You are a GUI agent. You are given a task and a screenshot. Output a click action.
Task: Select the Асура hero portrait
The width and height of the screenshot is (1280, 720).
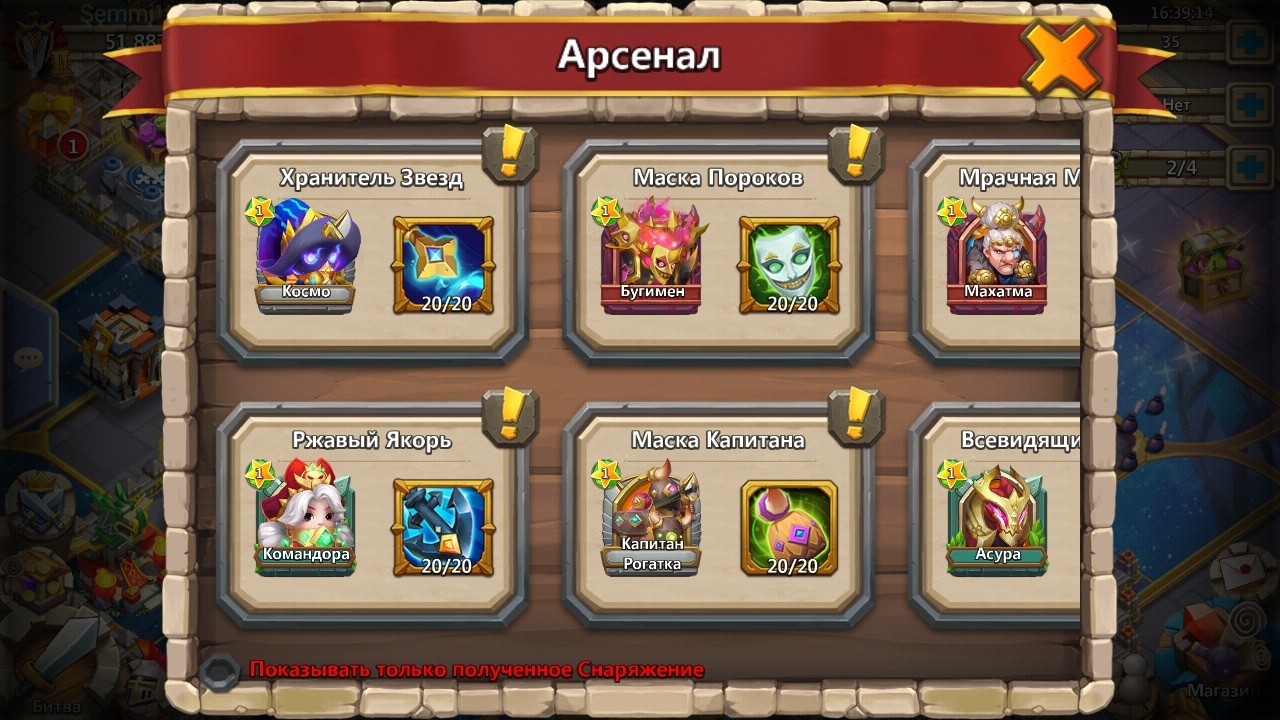pyautogui.click(x=998, y=517)
